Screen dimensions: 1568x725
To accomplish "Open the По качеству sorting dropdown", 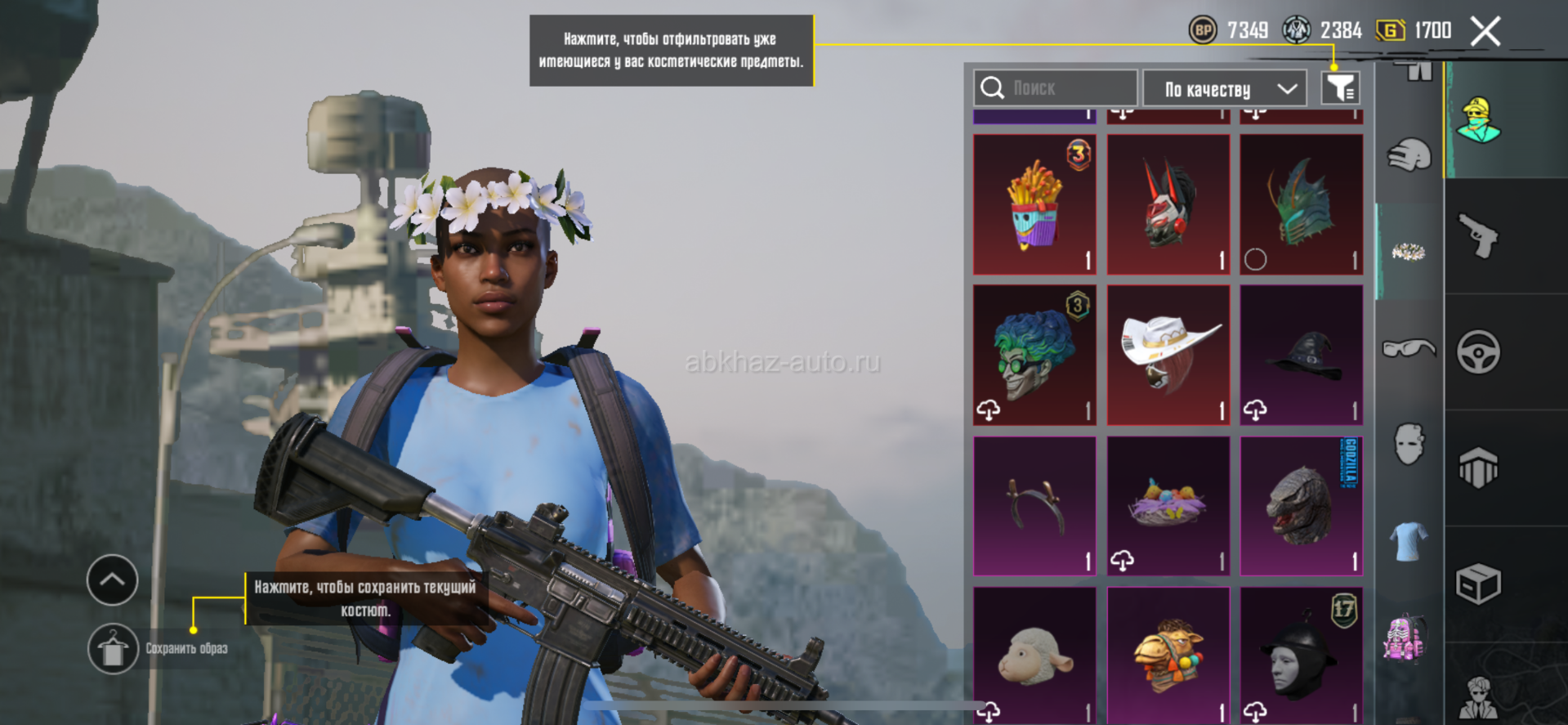I will tap(1224, 88).
